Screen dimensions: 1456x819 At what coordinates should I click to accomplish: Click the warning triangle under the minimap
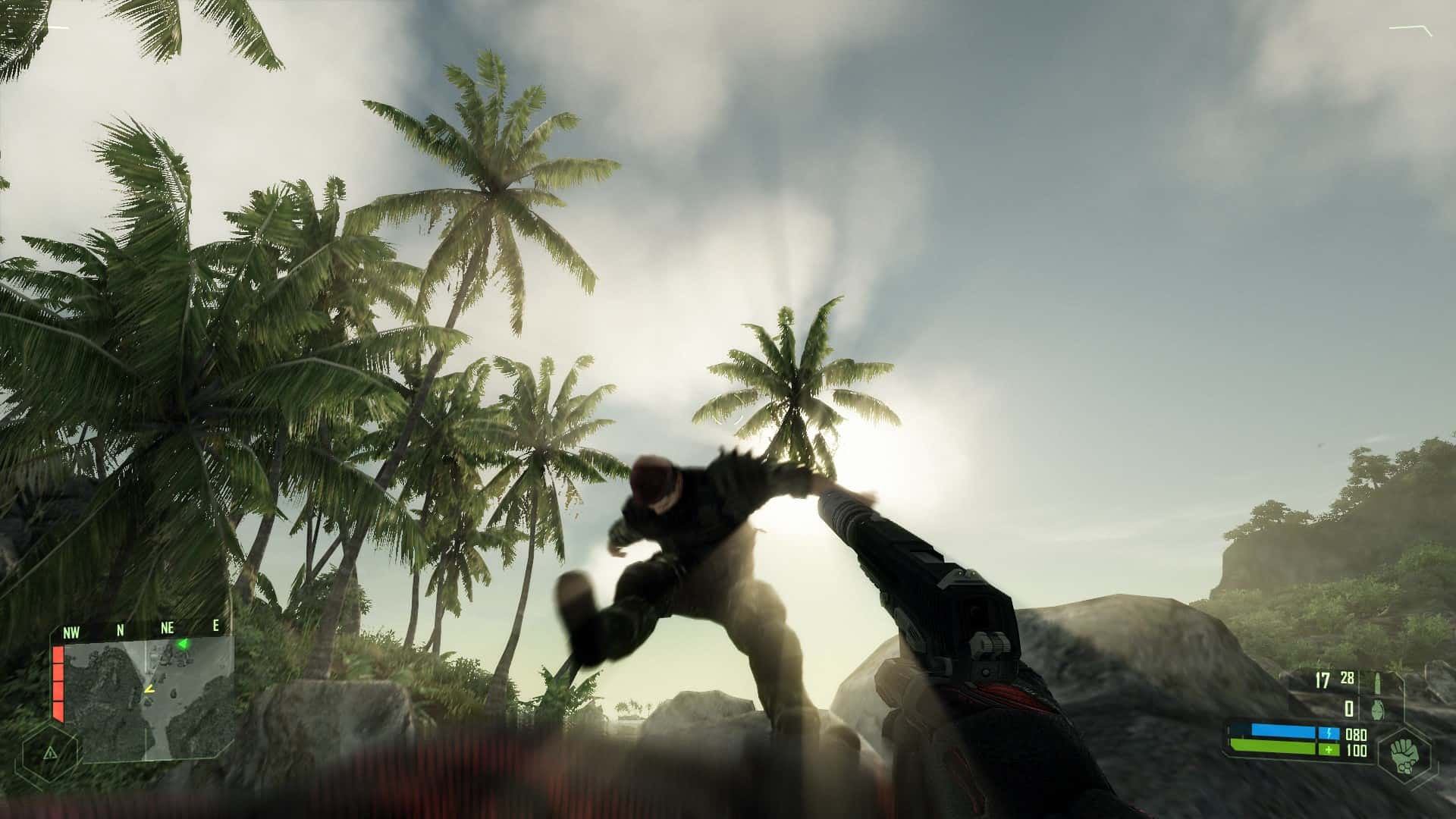(x=51, y=753)
